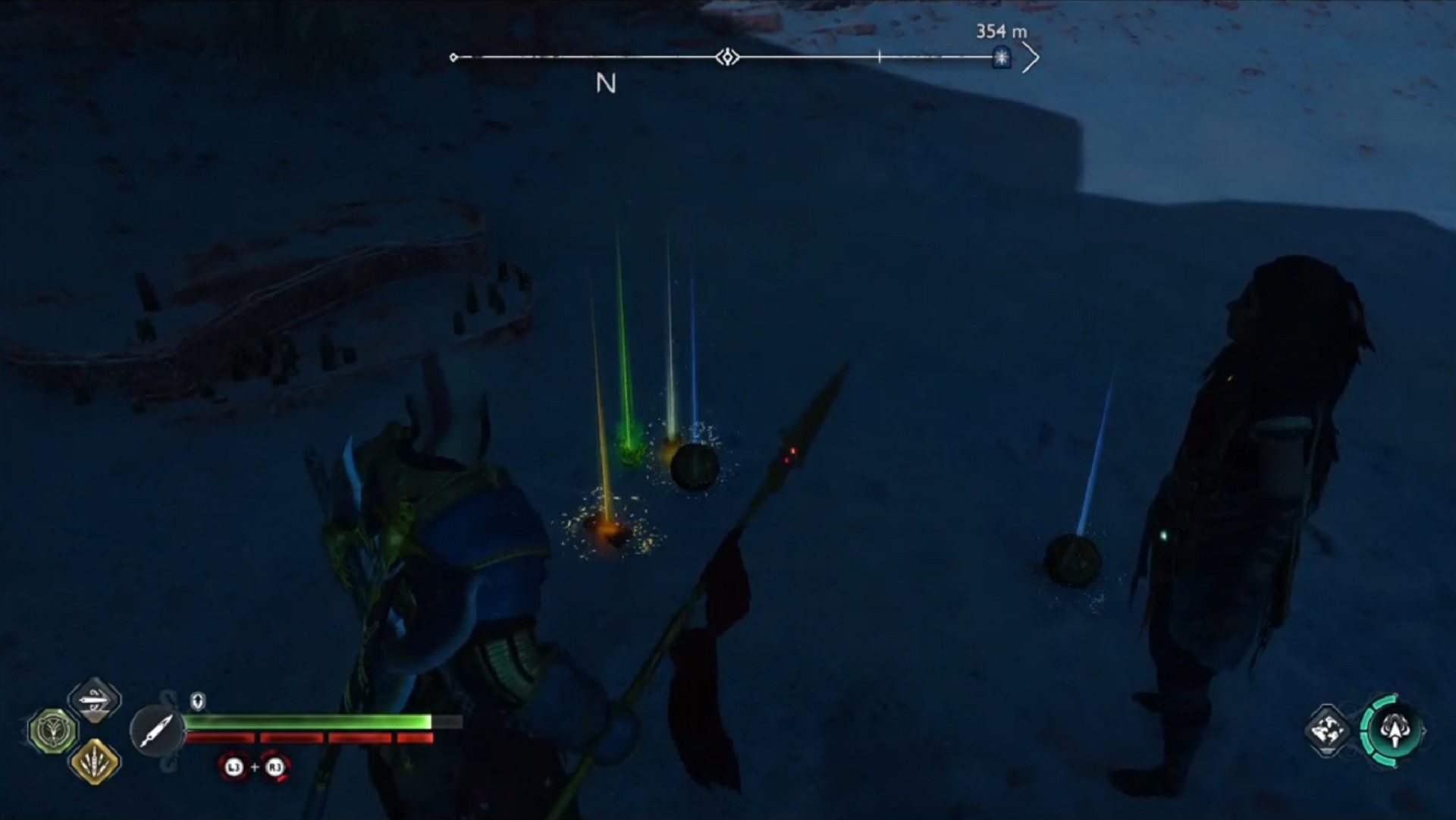Click the small shield icon above health

198,701
